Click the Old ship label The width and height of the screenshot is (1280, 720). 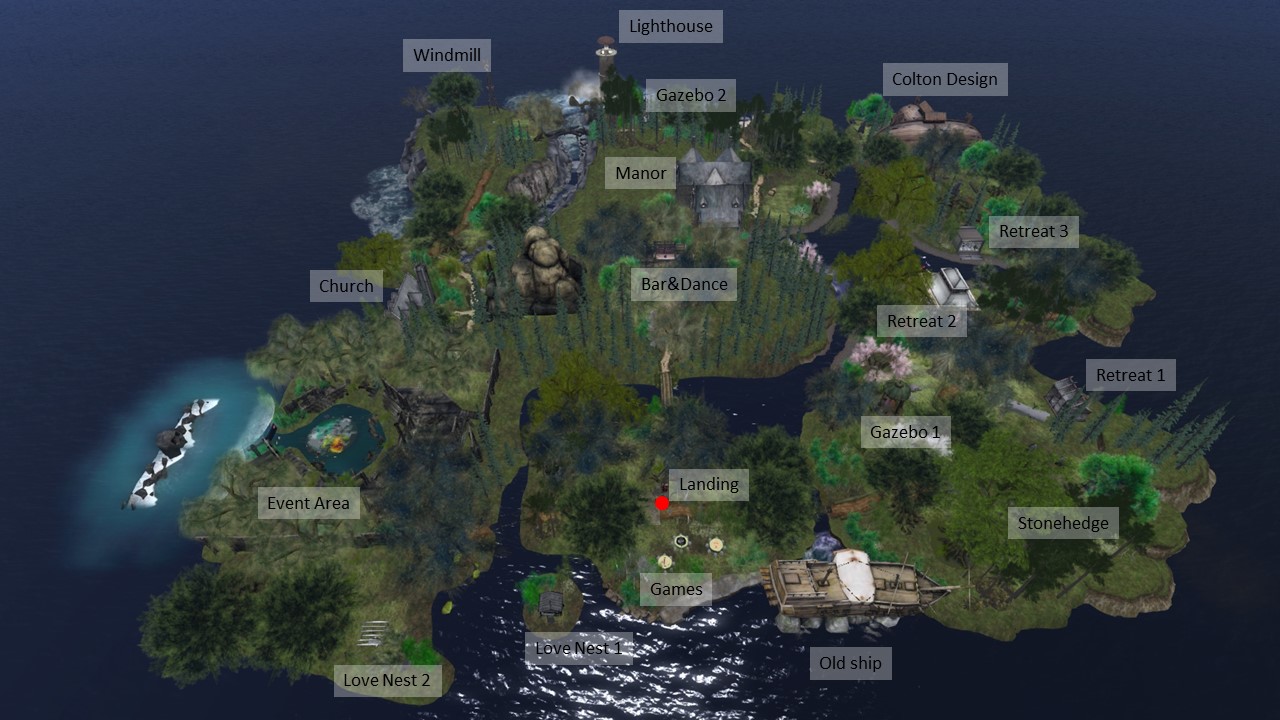pos(850,663)
